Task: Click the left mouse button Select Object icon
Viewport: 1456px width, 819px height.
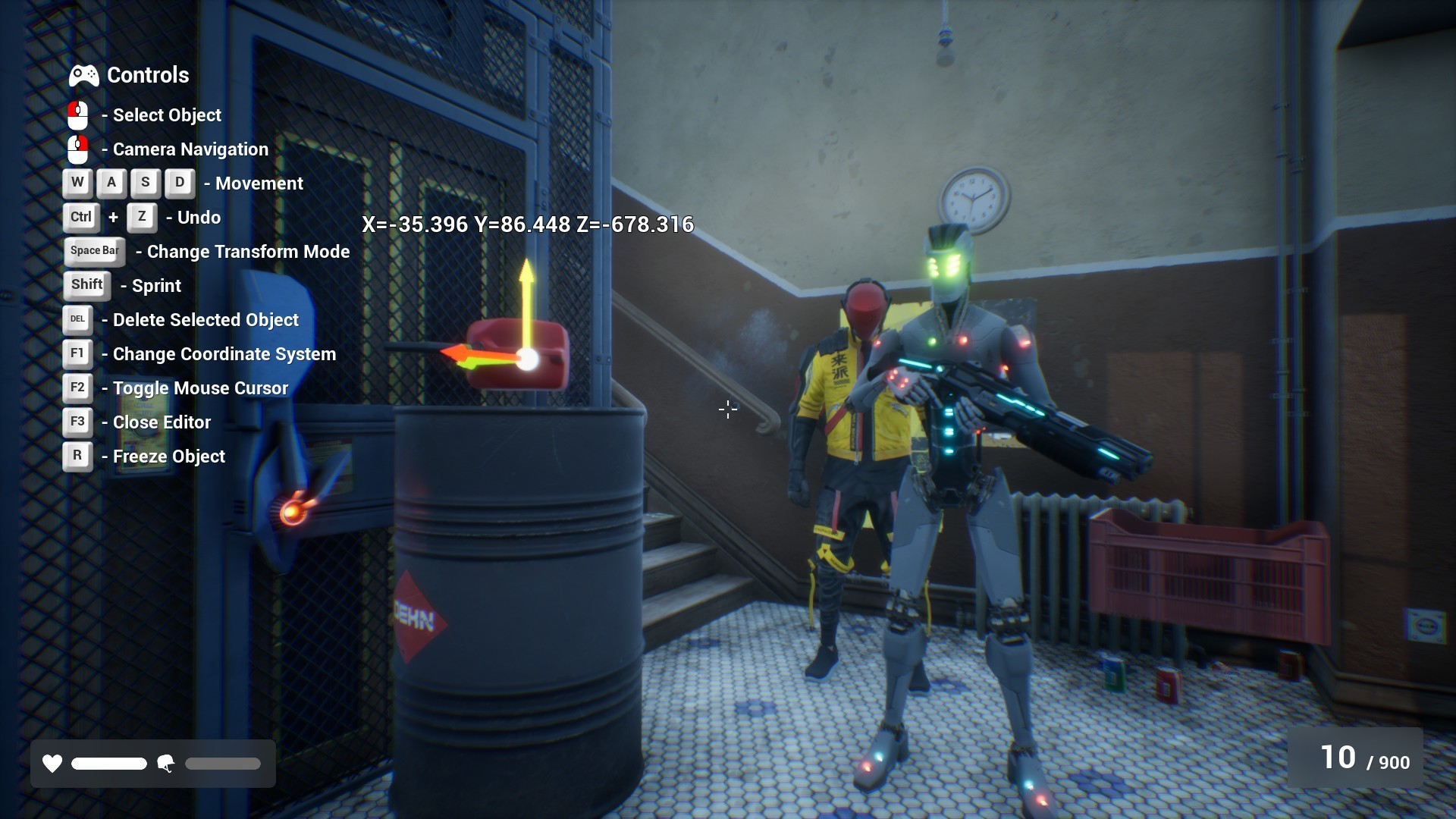Action: 77,115
